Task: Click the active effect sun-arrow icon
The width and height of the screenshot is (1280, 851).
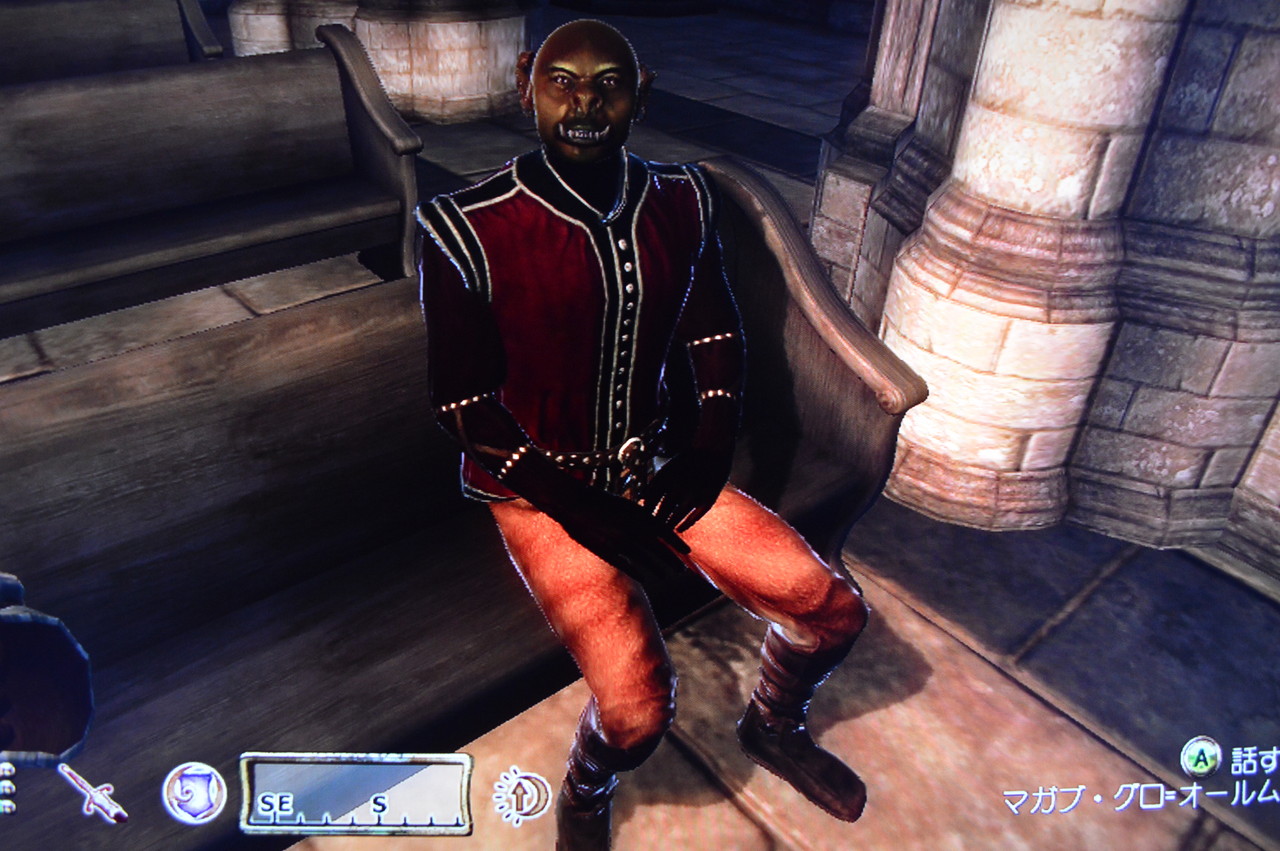Action: click(521, 793)
